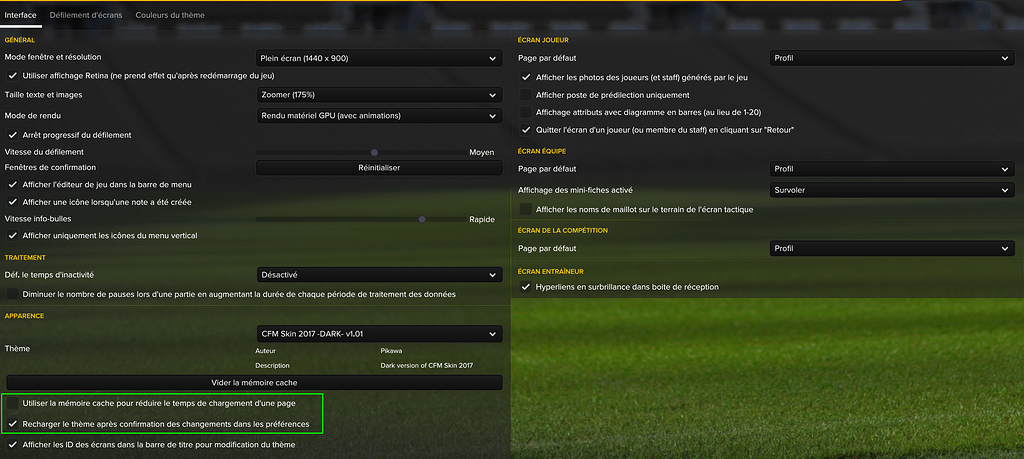Toggle Recharger le thème après confirmation
Screen dimensions: 1024x459
(x=13, y=425)
